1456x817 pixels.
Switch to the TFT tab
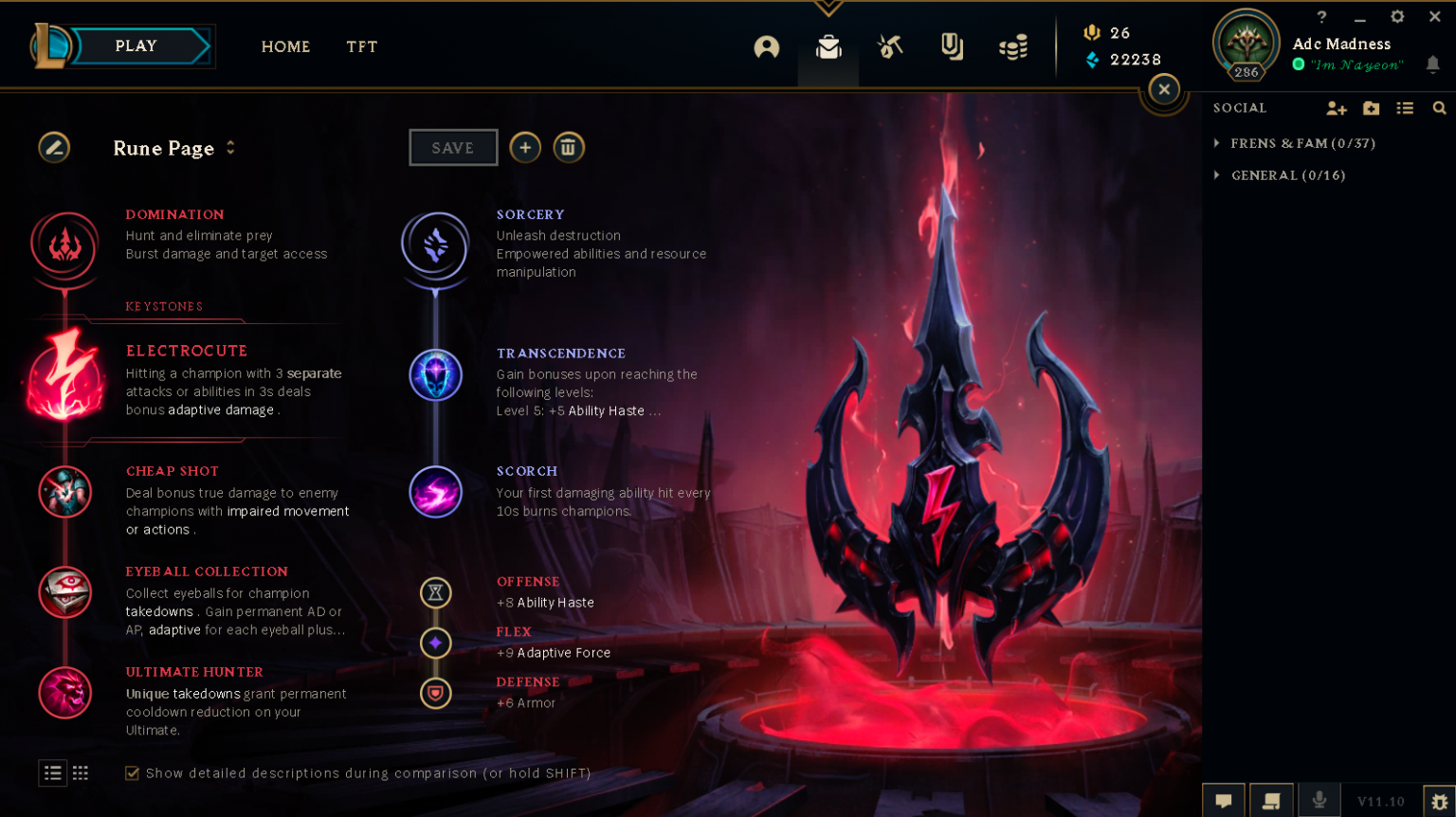[361, 46]
